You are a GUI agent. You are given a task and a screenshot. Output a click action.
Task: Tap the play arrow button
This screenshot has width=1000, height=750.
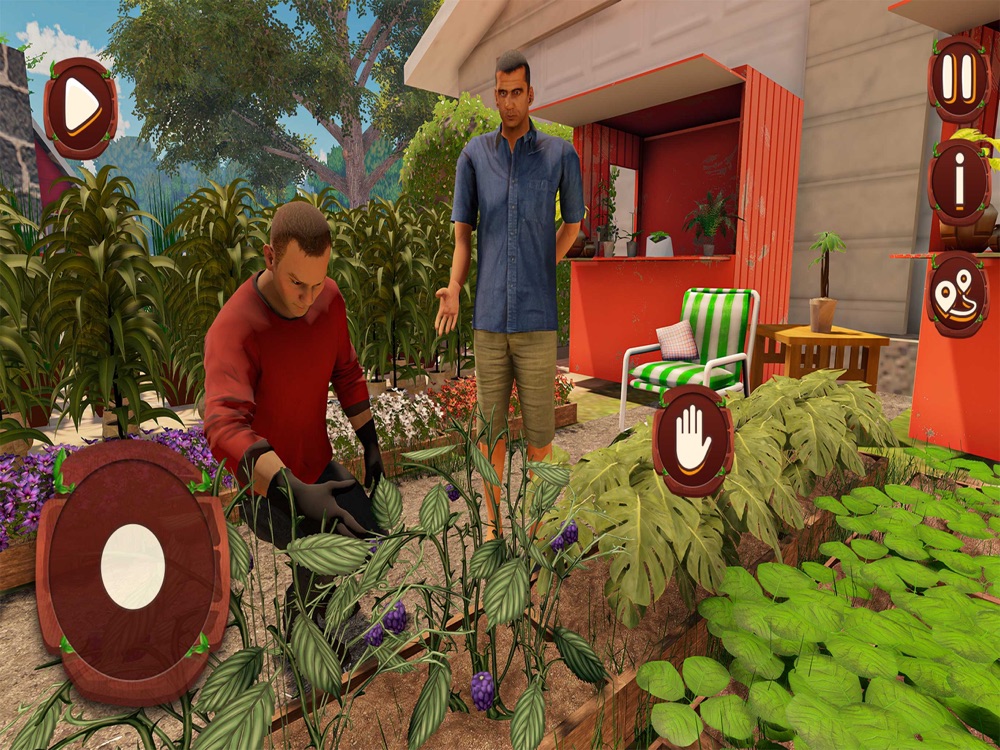point(80,107)
